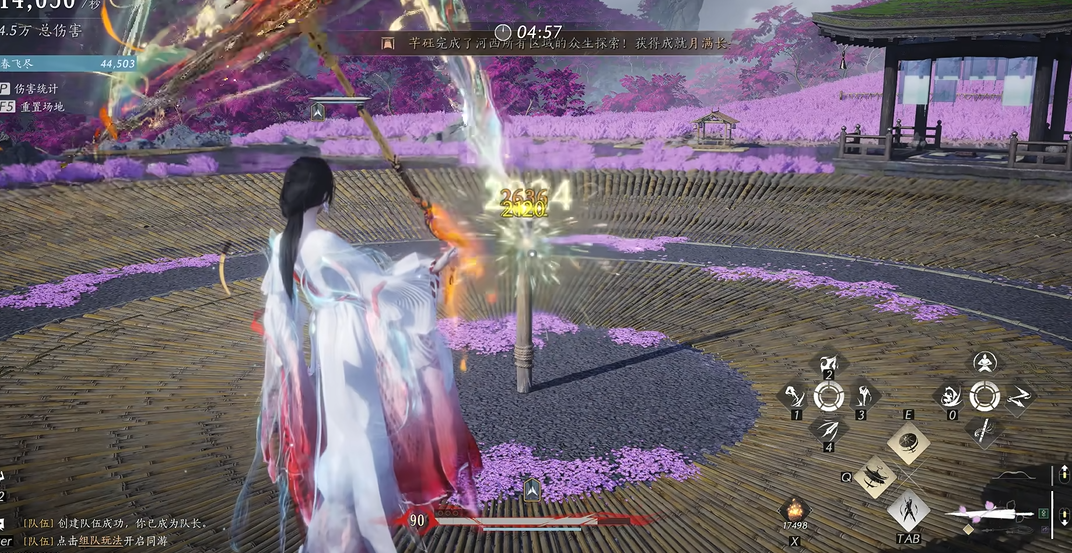
Task: Use the spinning staff skill icon
Action: [x=985, y=431]
